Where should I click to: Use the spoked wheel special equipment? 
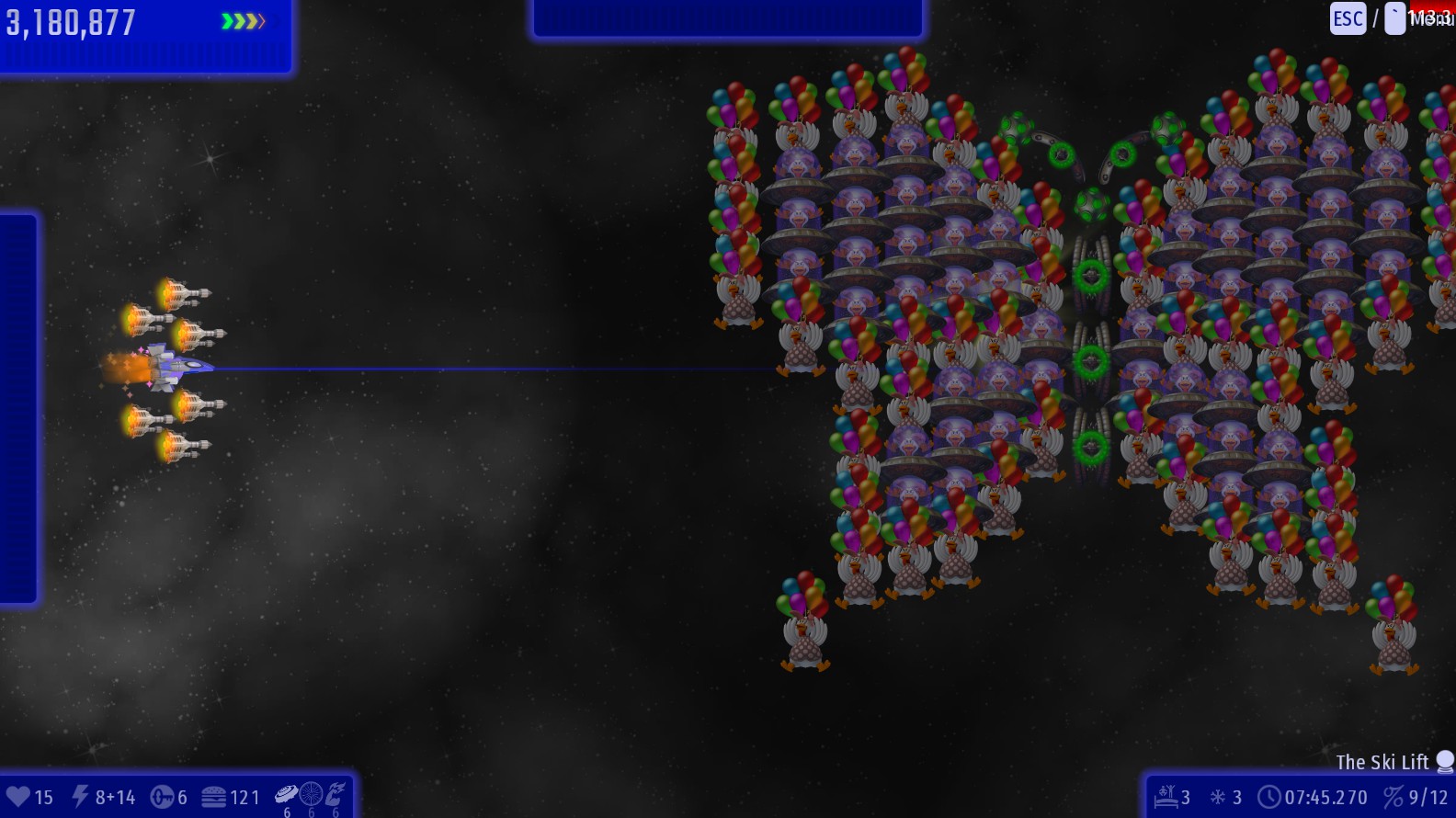(312, 793)
